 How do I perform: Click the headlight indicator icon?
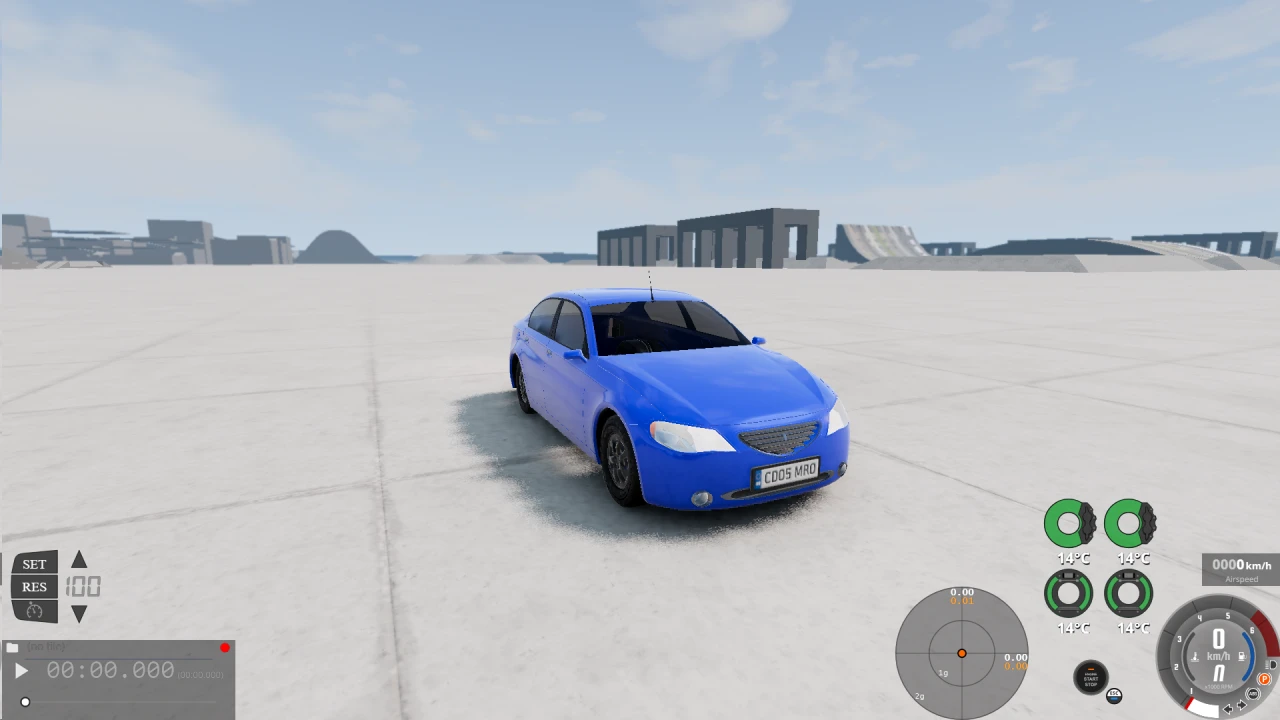1272,664
